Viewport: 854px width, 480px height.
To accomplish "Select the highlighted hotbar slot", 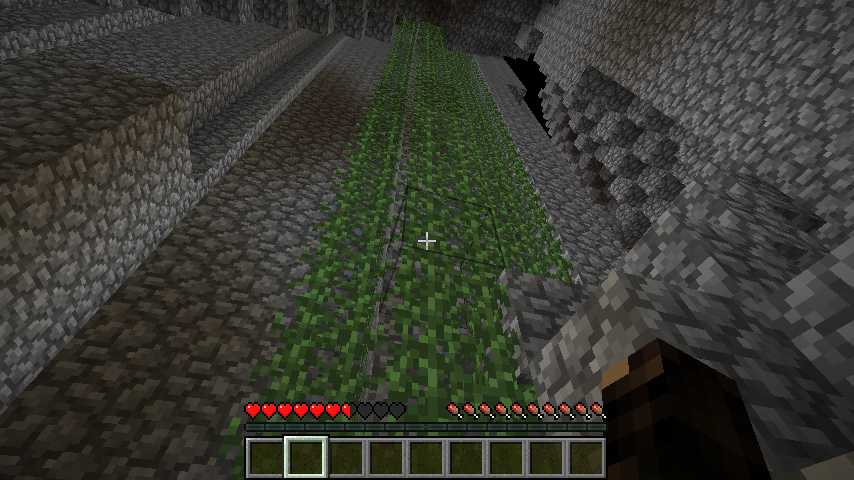I will (x=306, y=457).
